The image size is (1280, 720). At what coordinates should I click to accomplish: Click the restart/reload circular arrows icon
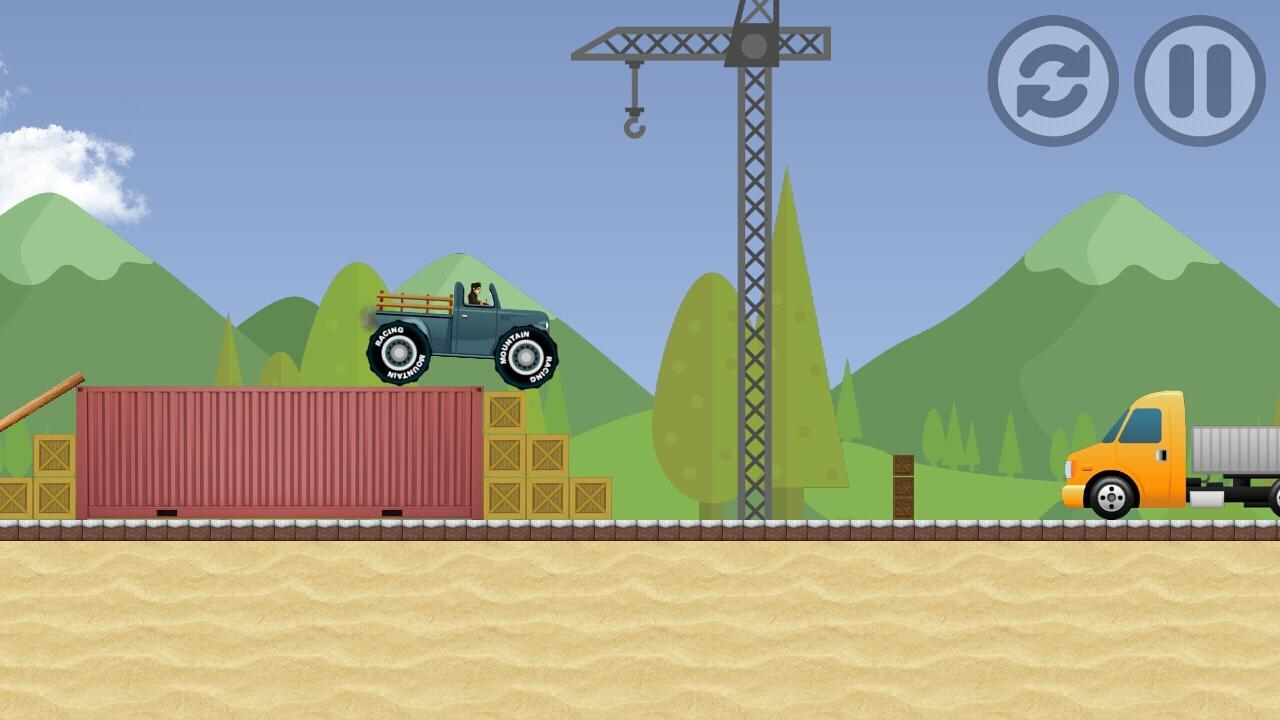[x=1051, y=80]
